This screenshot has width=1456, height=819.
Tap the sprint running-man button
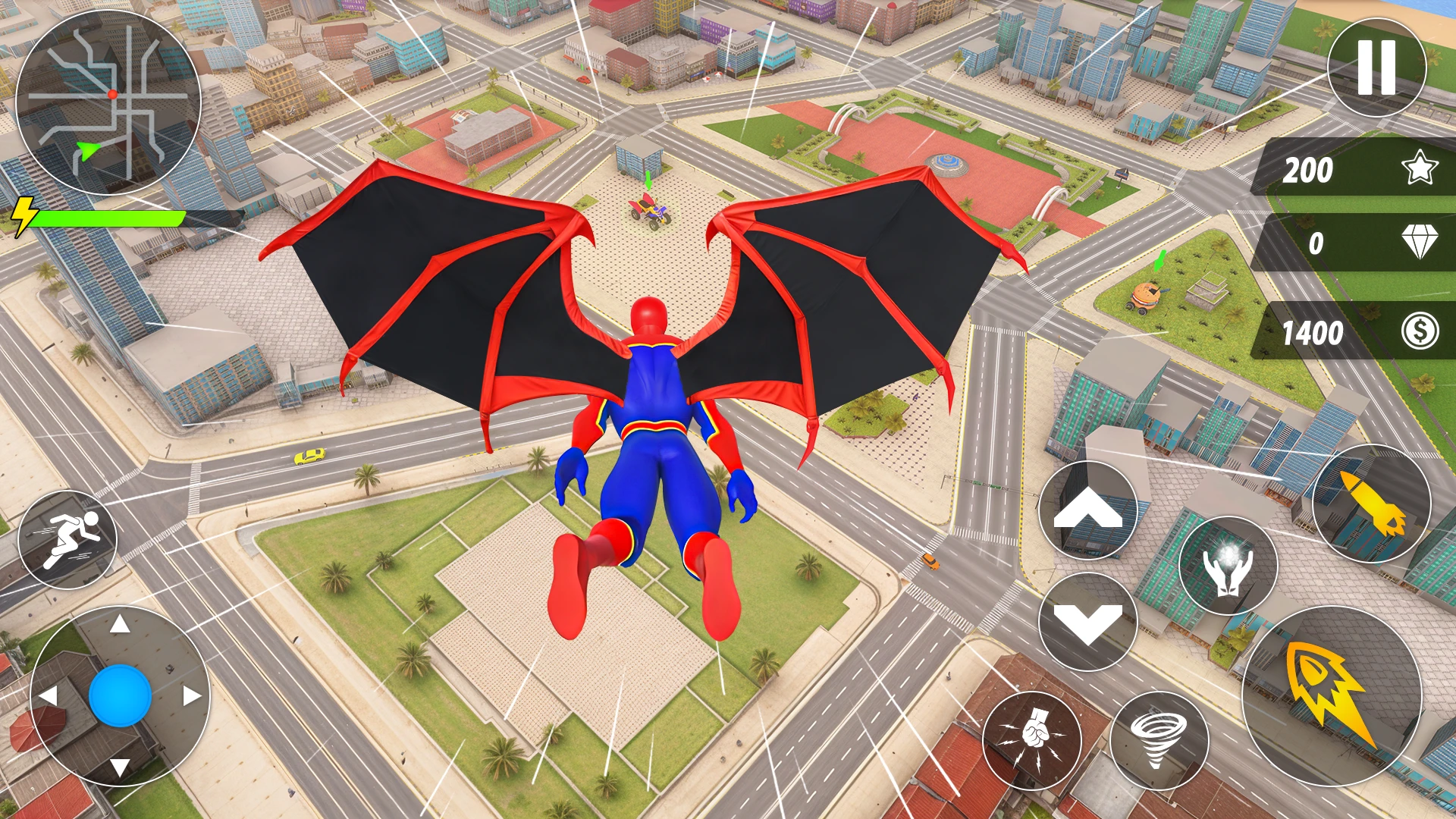[67, 540]
